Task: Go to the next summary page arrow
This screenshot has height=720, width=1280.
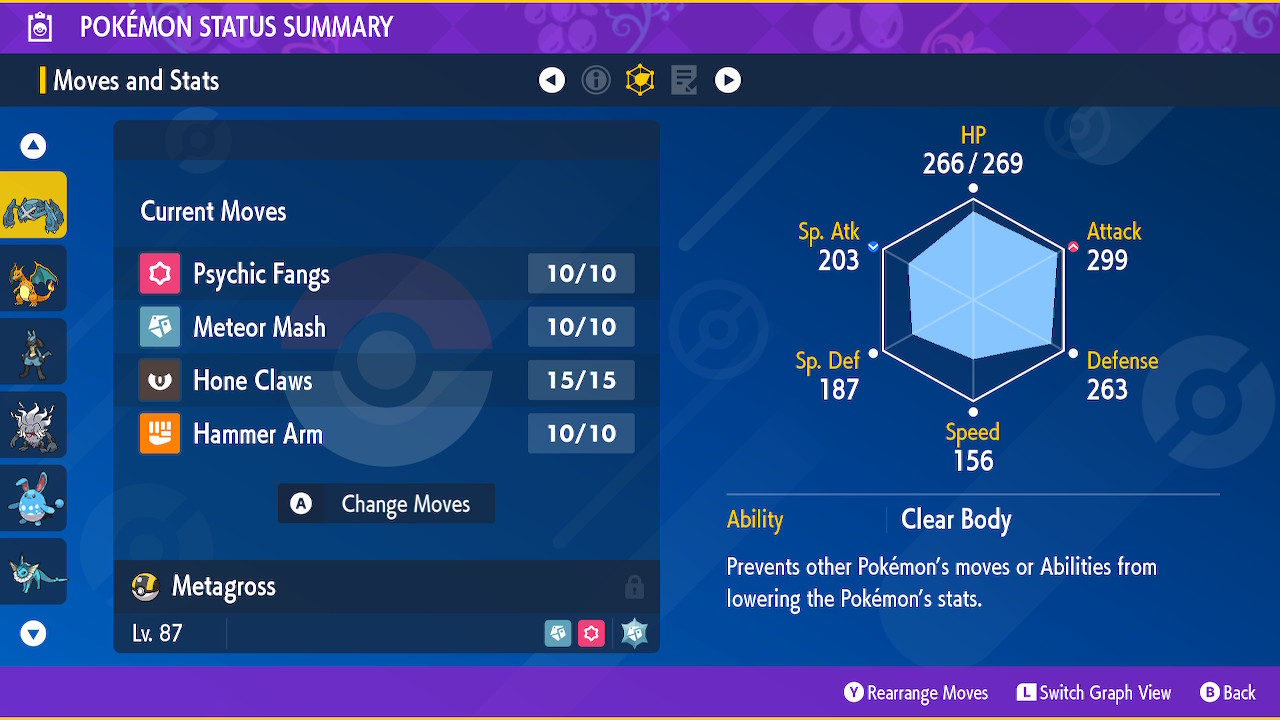Action: pos(728,81)
